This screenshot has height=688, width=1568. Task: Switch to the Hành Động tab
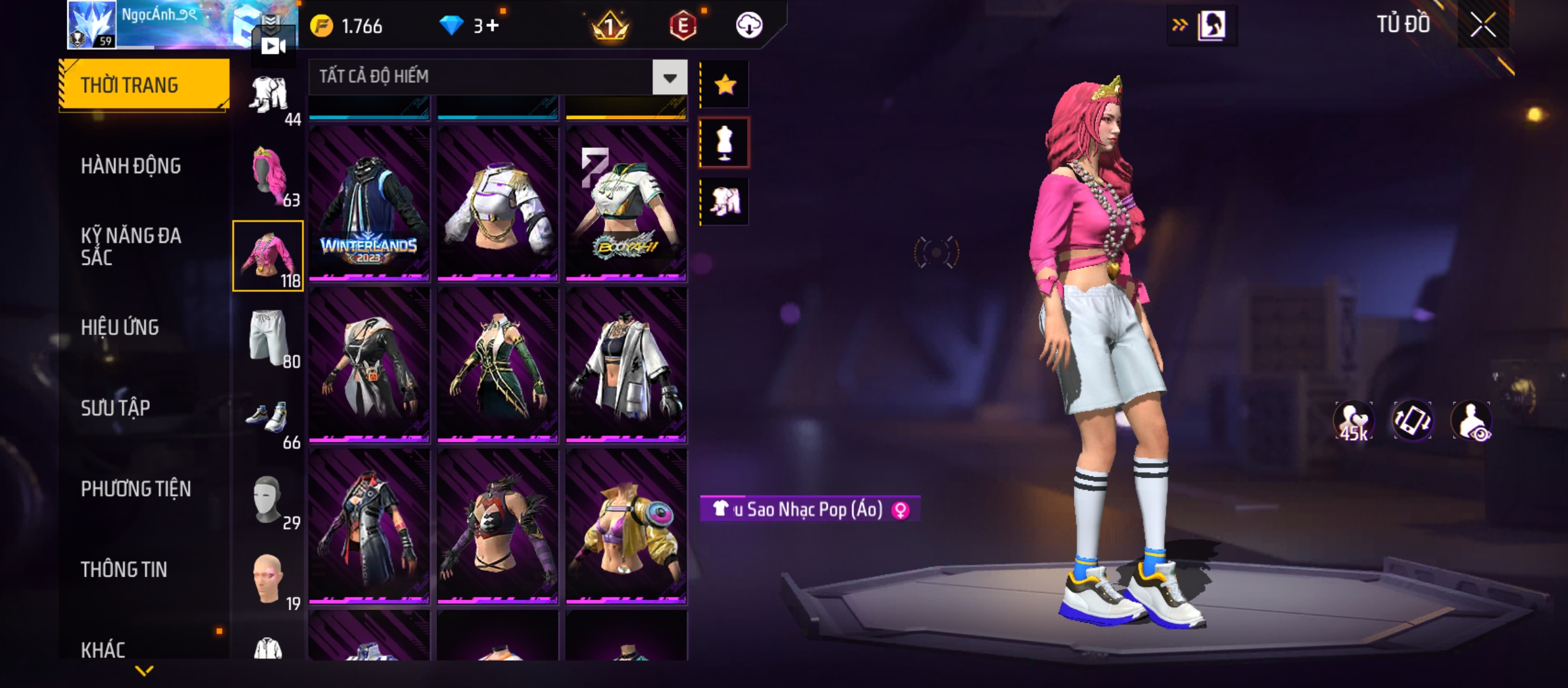(131, 166)
